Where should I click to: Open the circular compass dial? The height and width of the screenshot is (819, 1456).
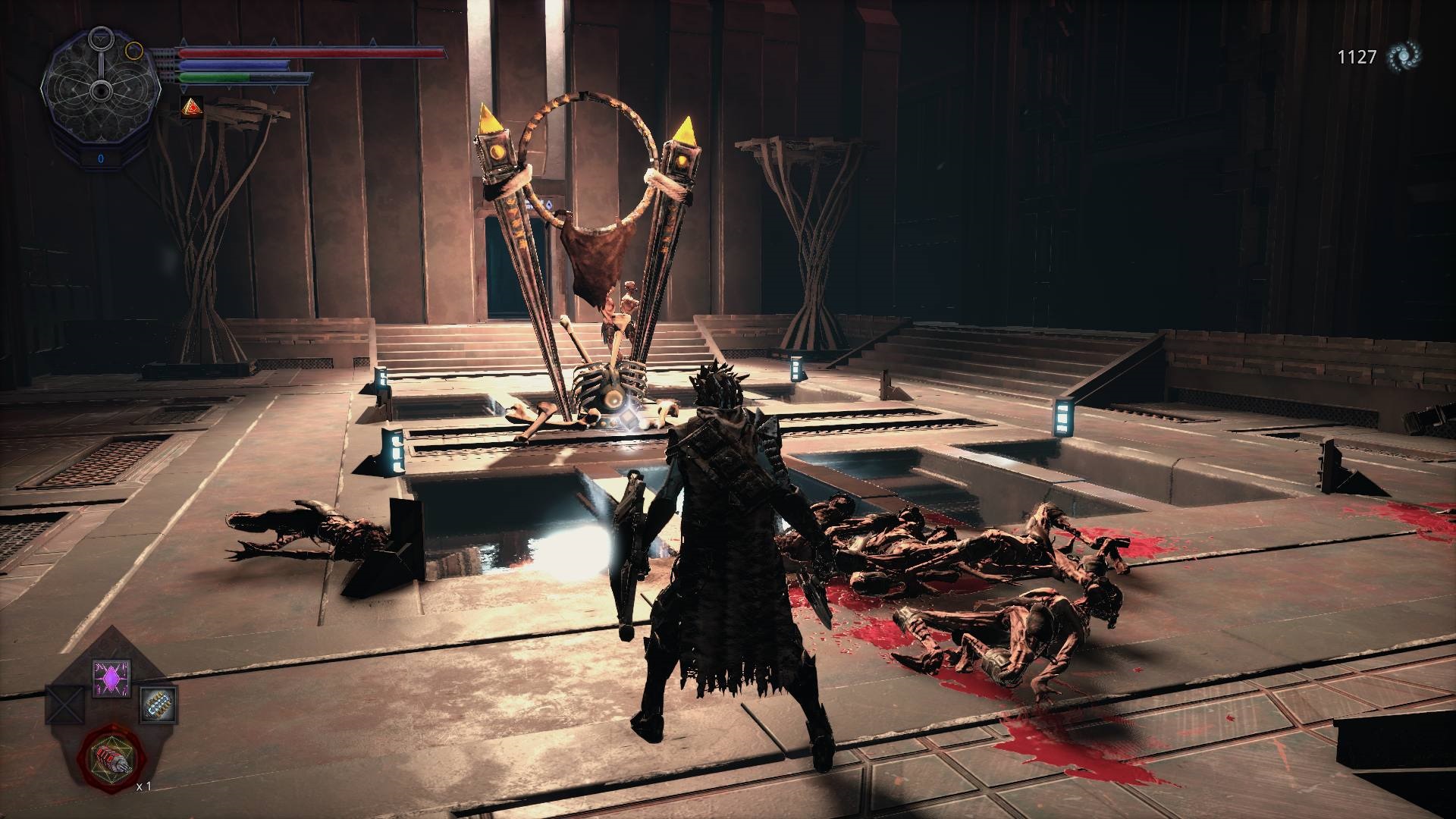(x=100, y=91)
